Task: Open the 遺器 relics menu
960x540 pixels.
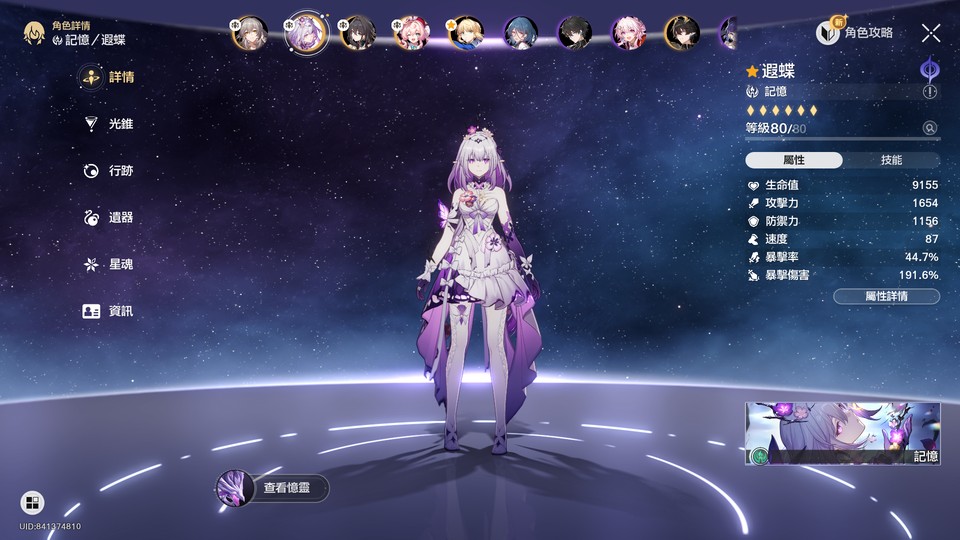Action: [x=108, y=218]
